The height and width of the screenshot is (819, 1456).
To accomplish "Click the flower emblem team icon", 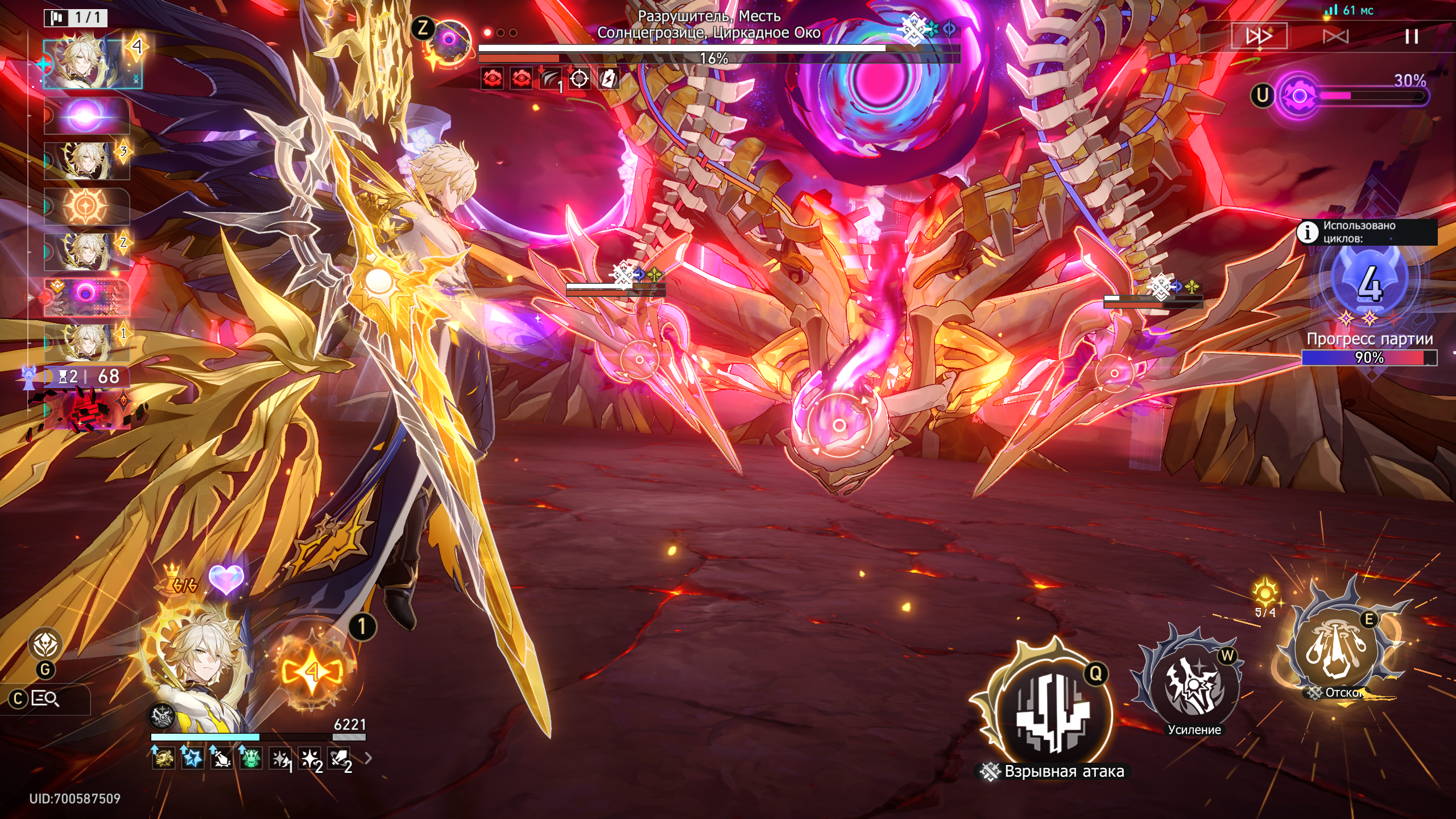I will coord(45,644).
